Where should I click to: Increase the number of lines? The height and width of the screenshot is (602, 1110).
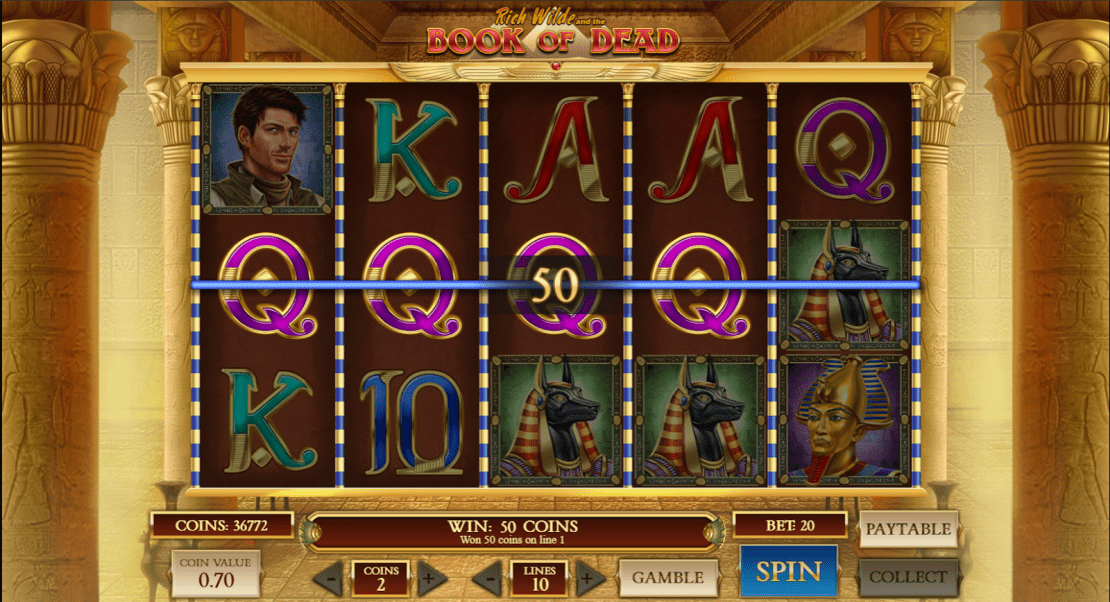(x=590, y=578)
